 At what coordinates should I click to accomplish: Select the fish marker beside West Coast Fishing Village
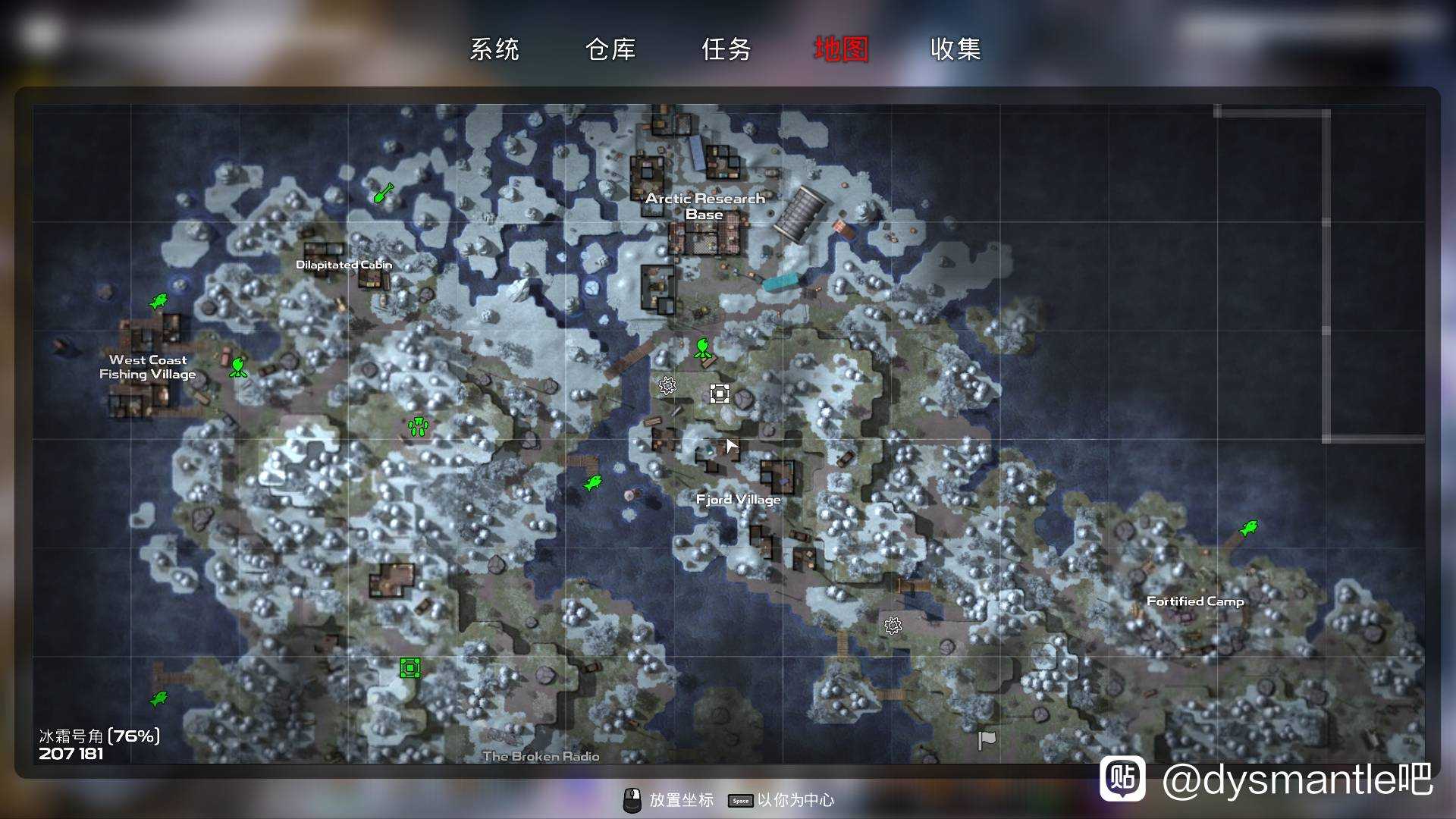click(159, 301)
